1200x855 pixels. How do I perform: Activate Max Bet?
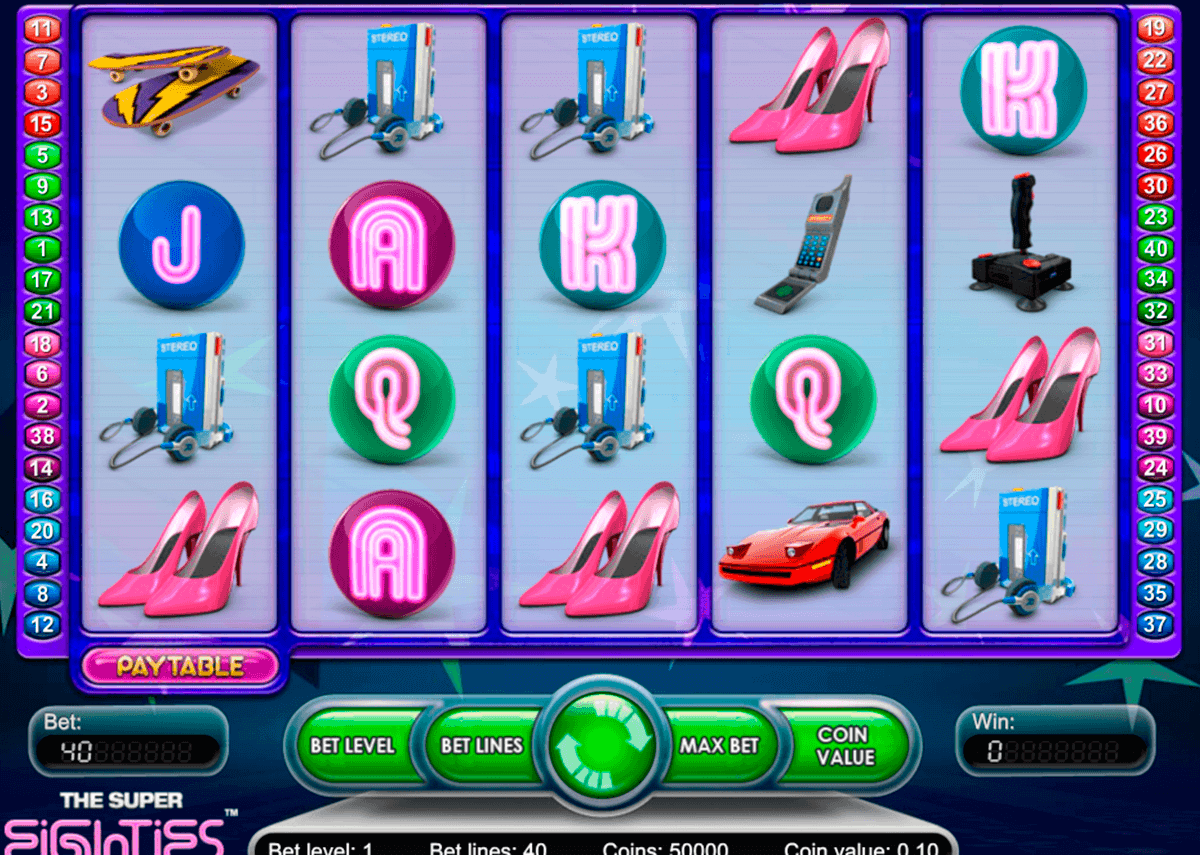point(719,745)
